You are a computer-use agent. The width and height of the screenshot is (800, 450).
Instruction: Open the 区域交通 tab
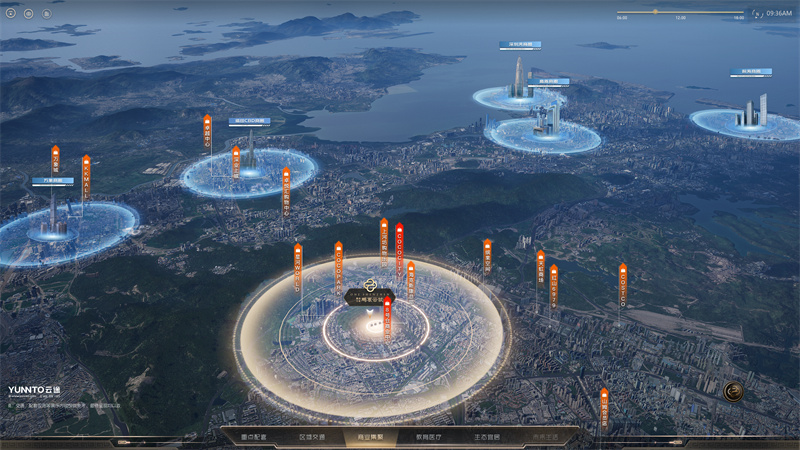click(312, 437)
